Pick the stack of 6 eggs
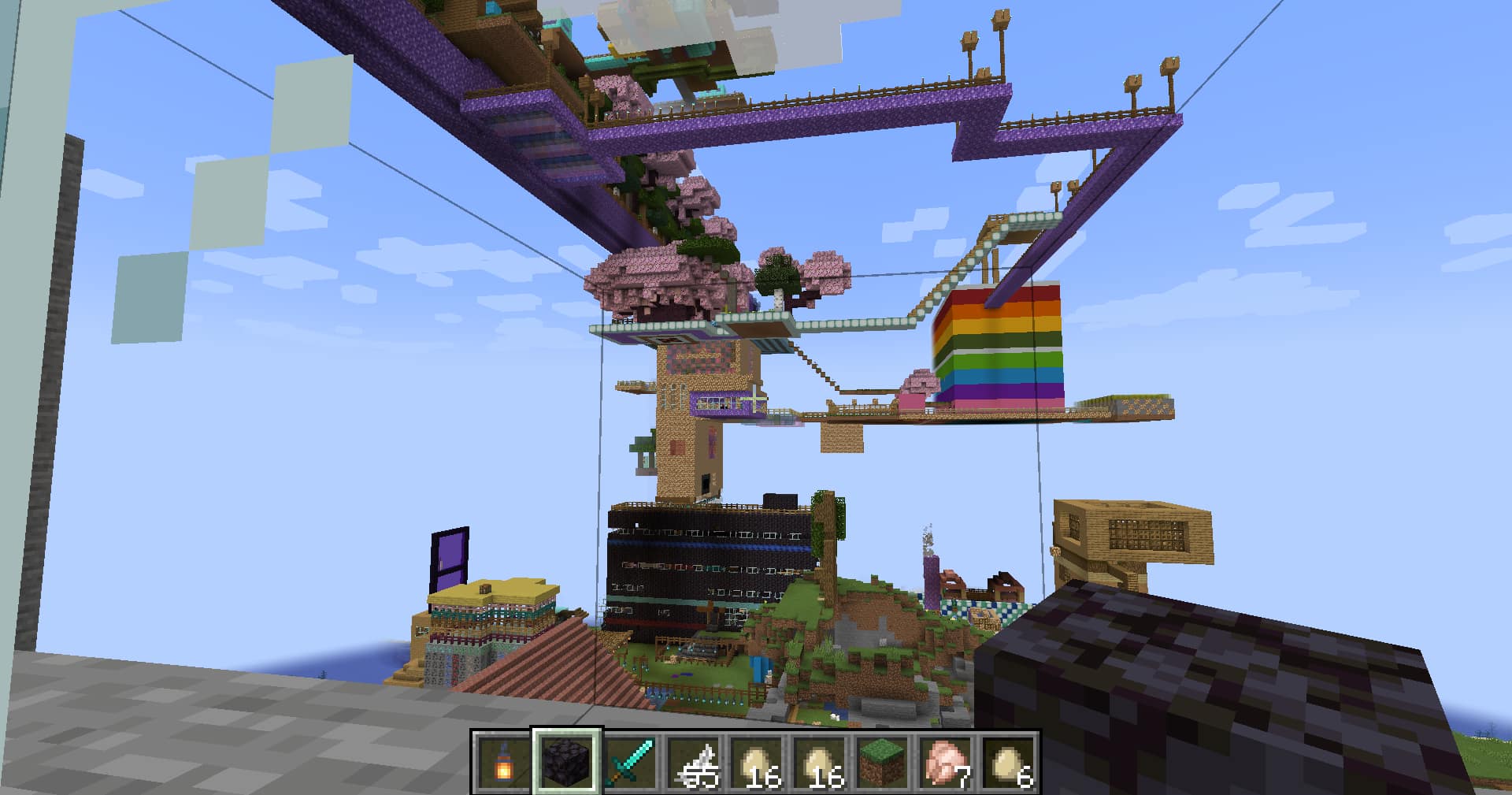Viewport: 1512px width, 795px height. [1009, 763]
